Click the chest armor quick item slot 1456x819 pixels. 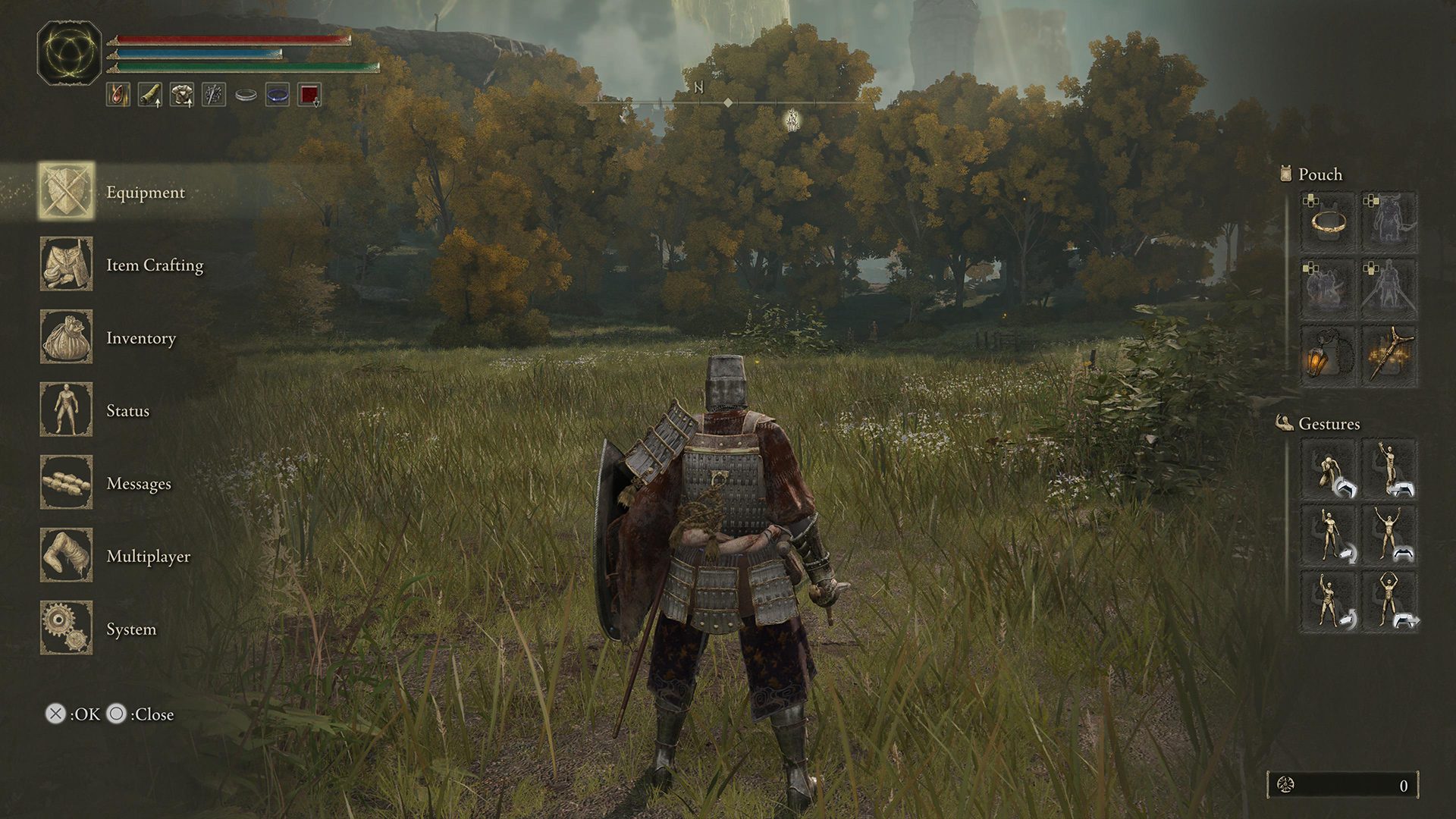181,95
